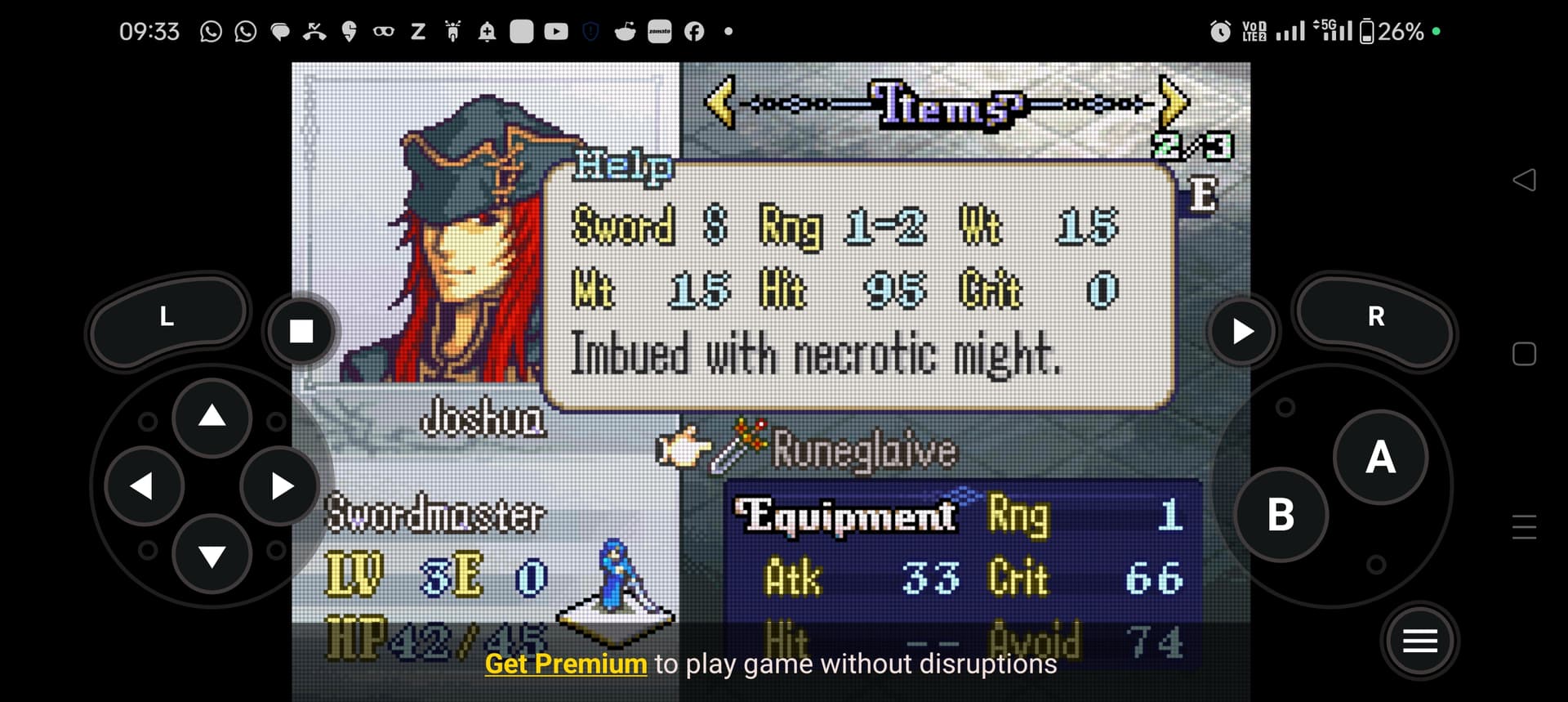
Task: Click the left yellow arrow beside Items
Action: coord(720,101)
